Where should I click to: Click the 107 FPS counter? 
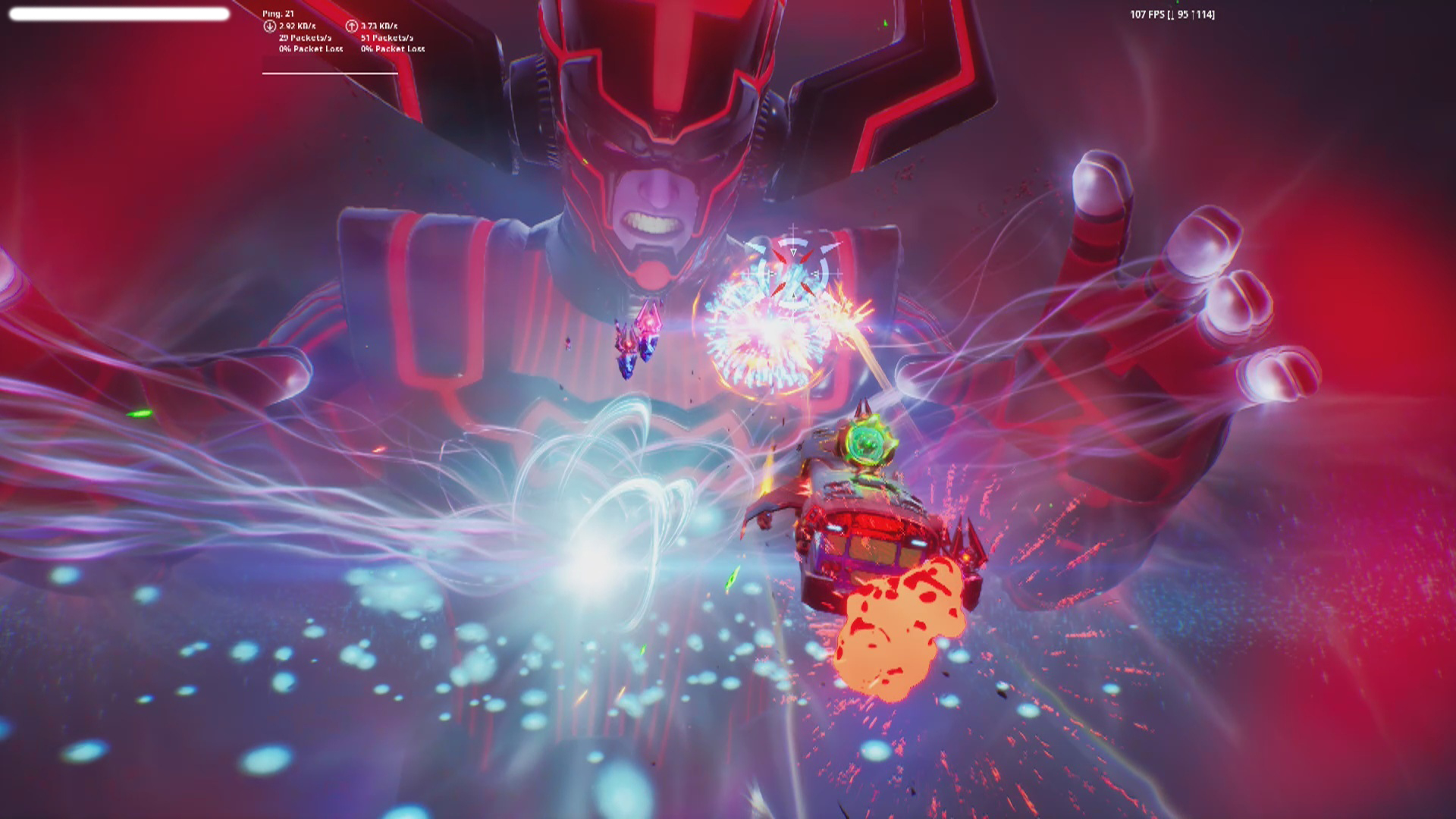click(x=1147, y=13)
